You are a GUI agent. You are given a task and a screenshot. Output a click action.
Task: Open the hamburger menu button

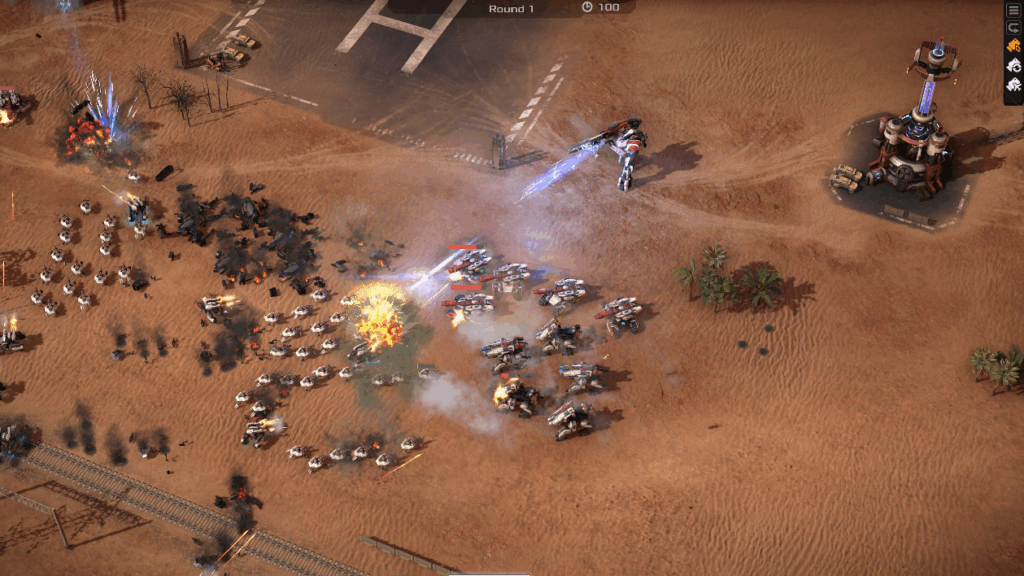1013,11
